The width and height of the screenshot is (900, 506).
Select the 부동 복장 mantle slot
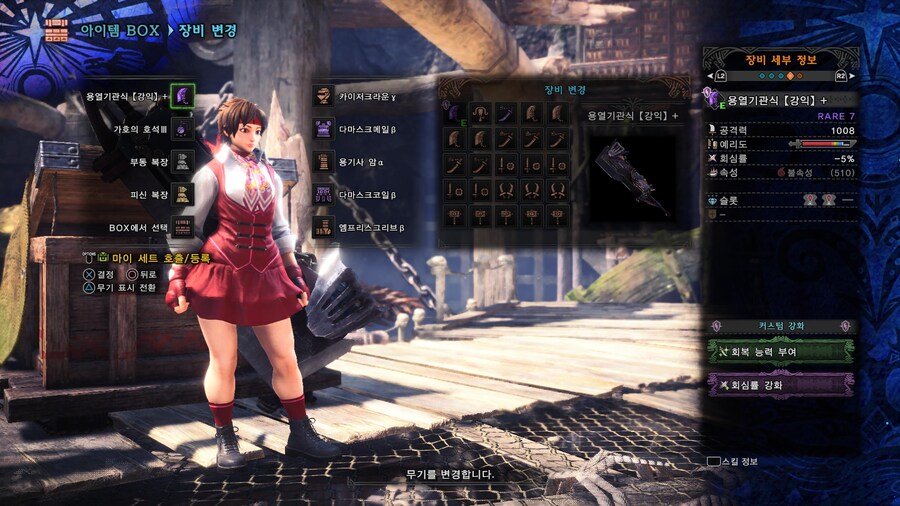(182, 161)
